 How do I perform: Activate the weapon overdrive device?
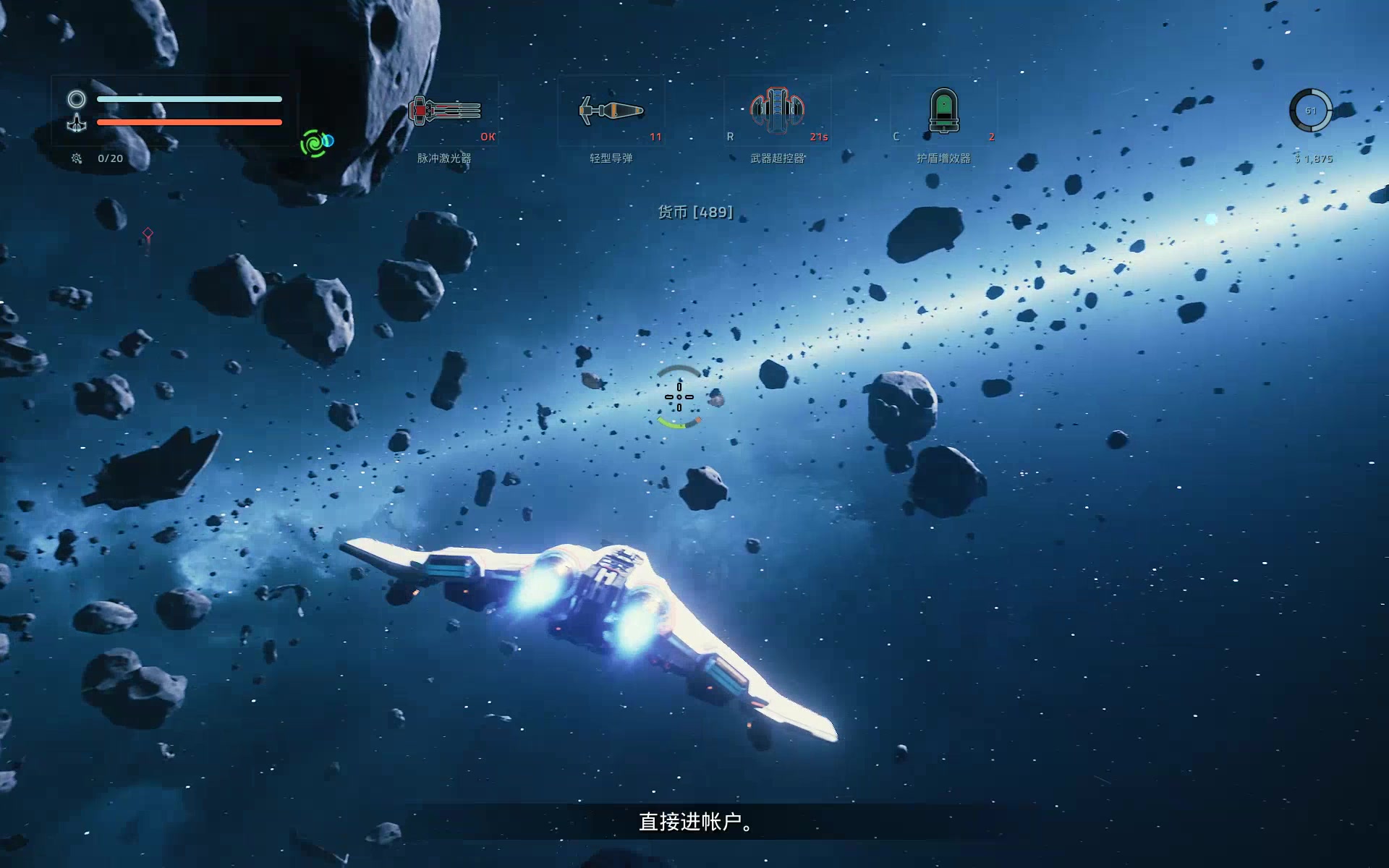(777, 111)
